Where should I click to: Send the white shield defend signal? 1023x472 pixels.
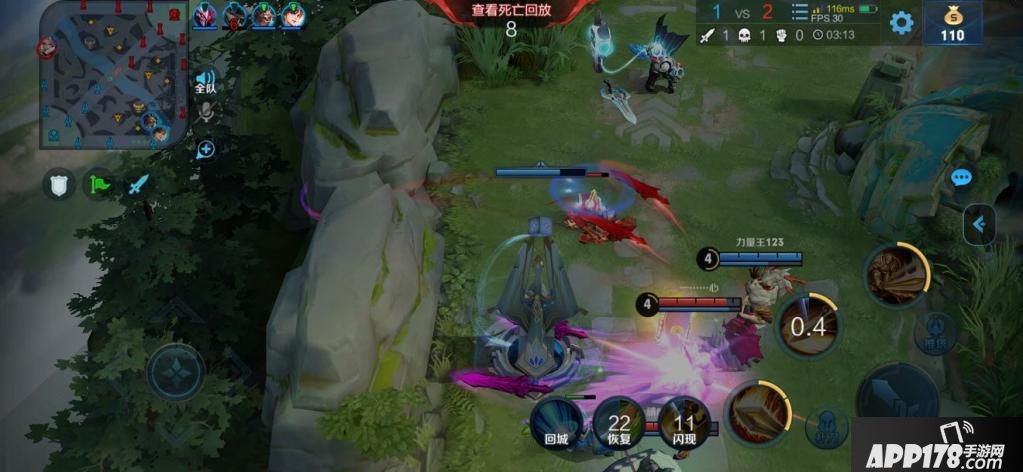(59, 184)
